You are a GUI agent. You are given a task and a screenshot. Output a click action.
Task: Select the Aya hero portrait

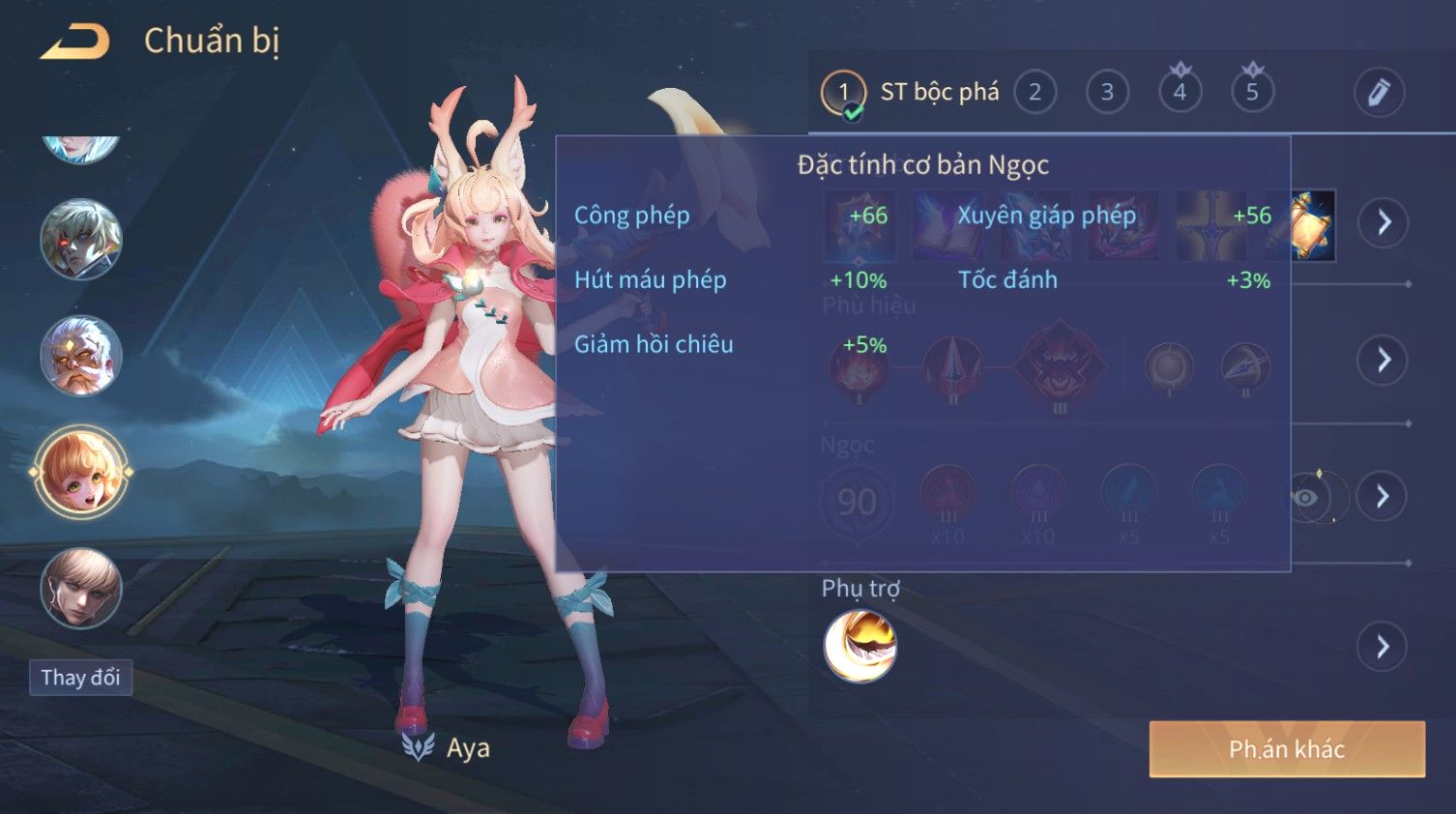pos(81,473)
